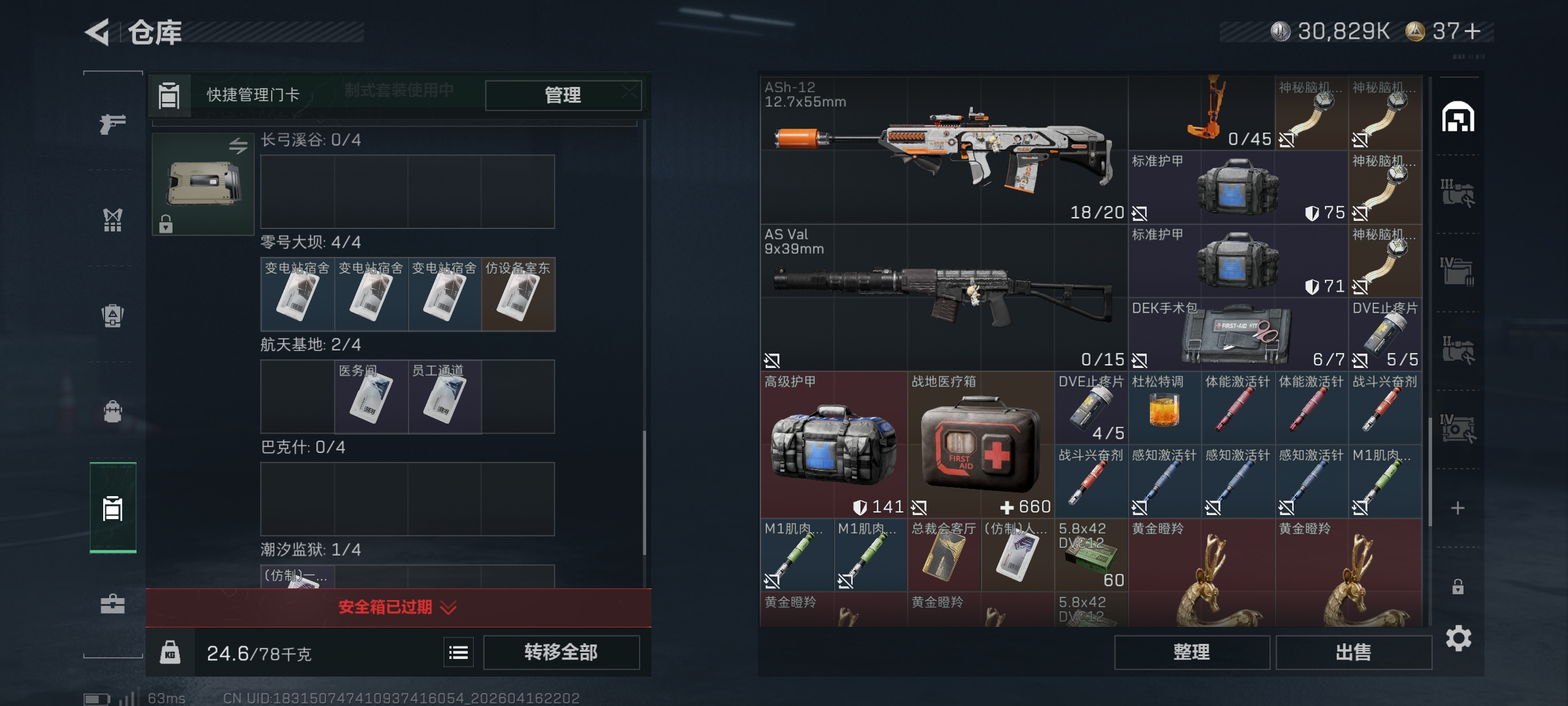Open the 出售 sell button
This screenshot has height=706, width=1568.
pos(1353,652)
